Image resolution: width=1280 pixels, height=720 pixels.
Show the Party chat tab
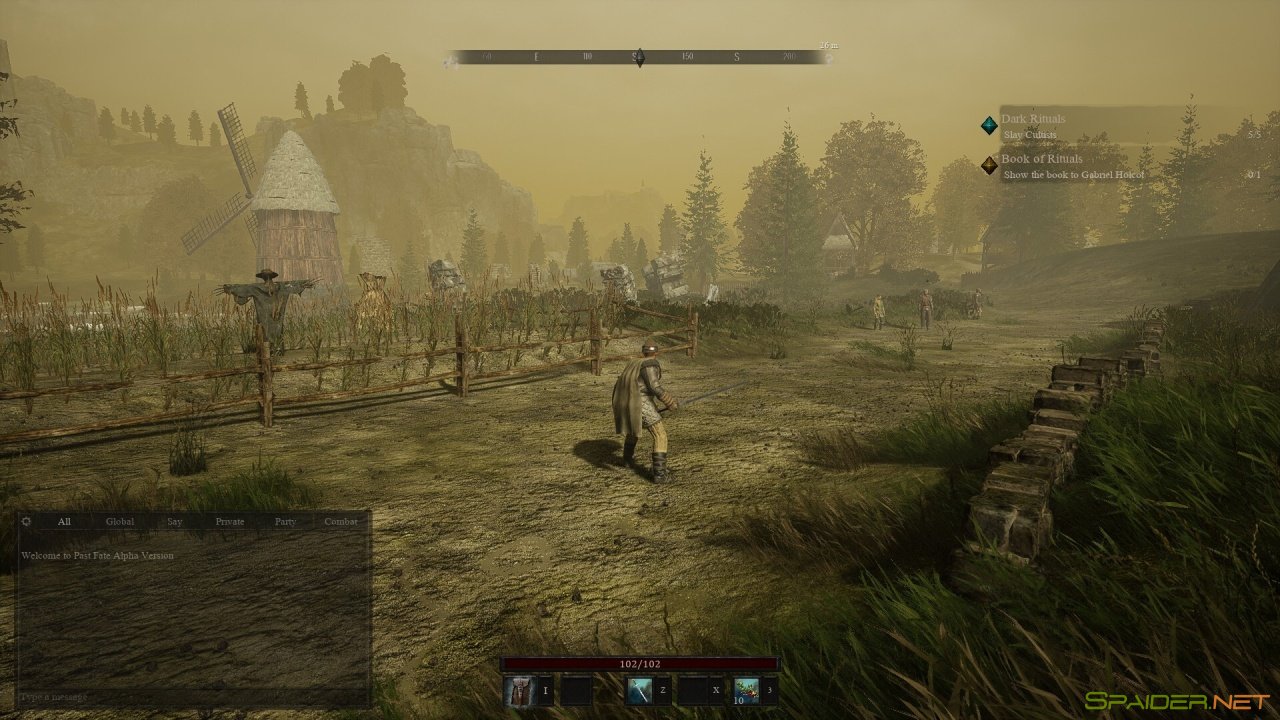click(285, 521)
